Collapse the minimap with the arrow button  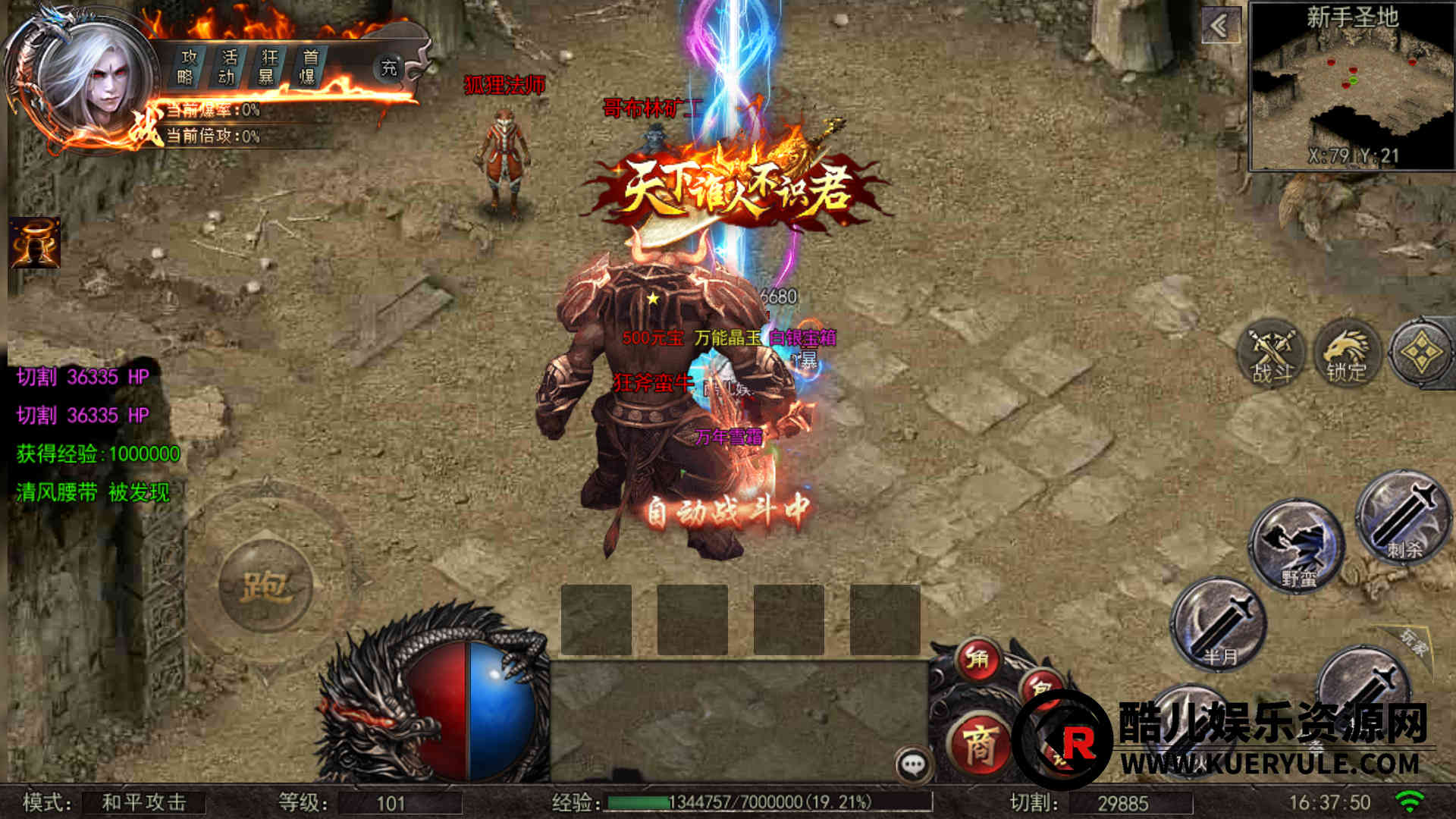tap(1220, 27)
